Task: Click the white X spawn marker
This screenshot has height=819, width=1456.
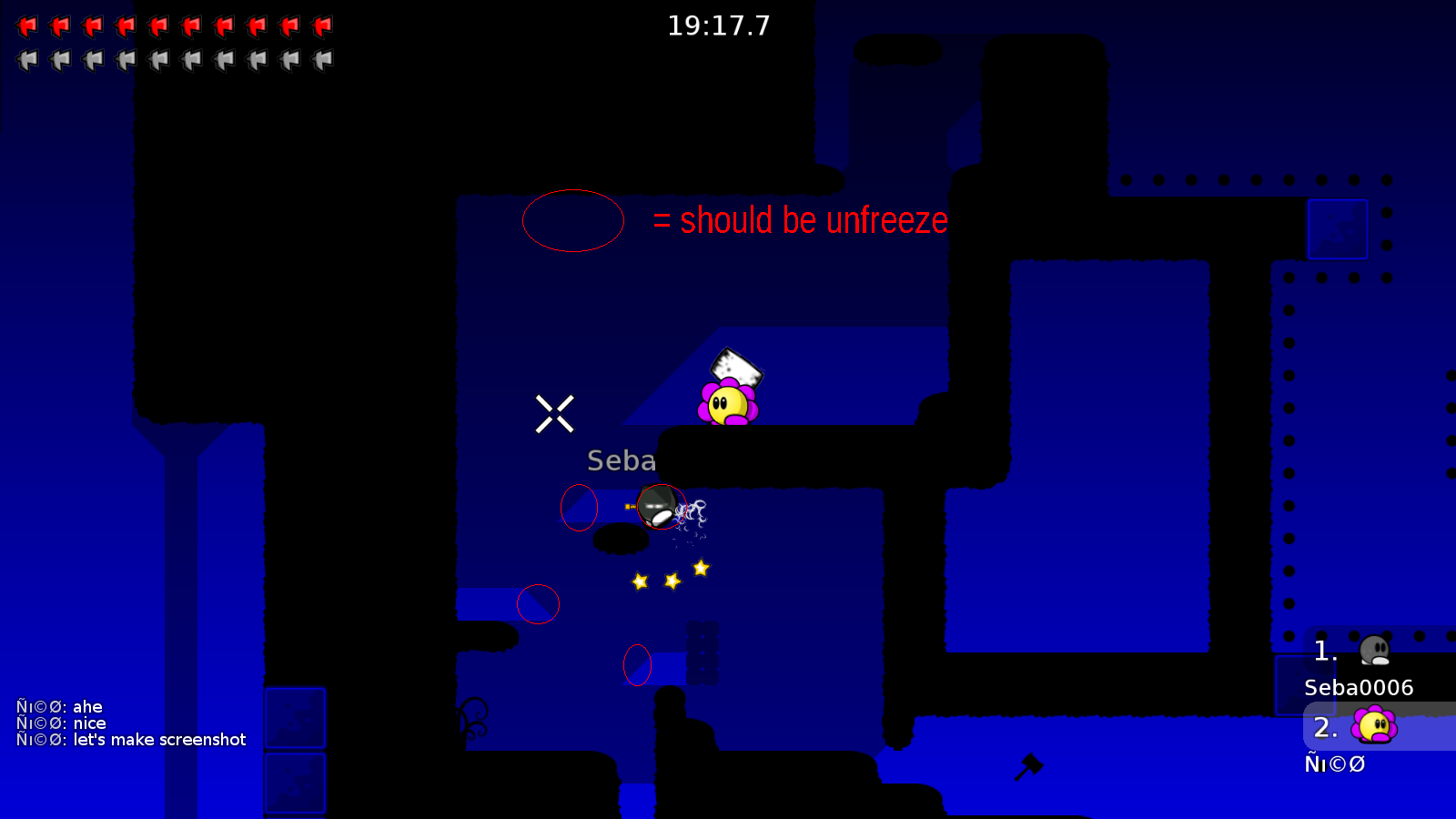Action: click(555, 412)
